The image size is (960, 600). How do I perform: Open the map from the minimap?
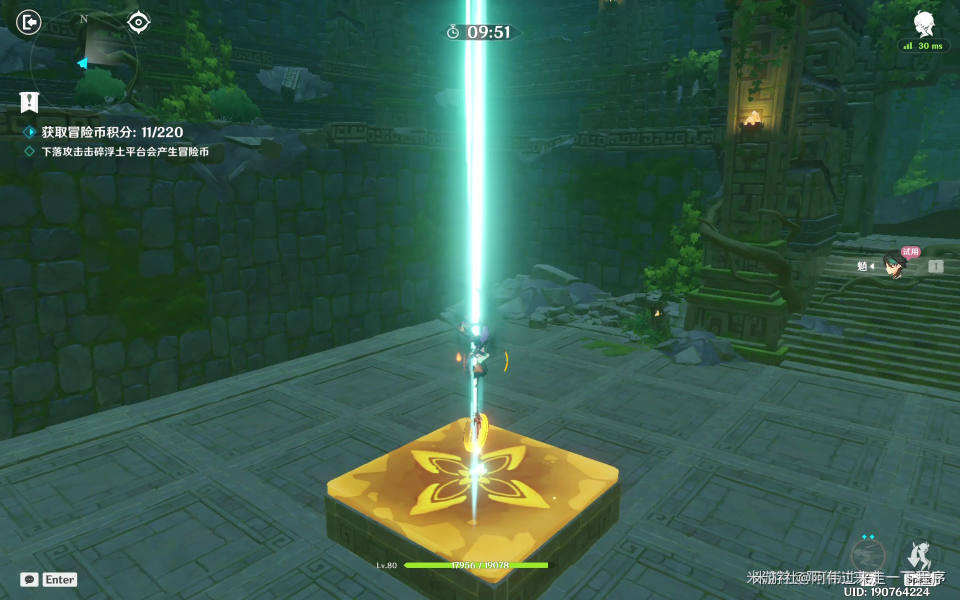[84, 52]
